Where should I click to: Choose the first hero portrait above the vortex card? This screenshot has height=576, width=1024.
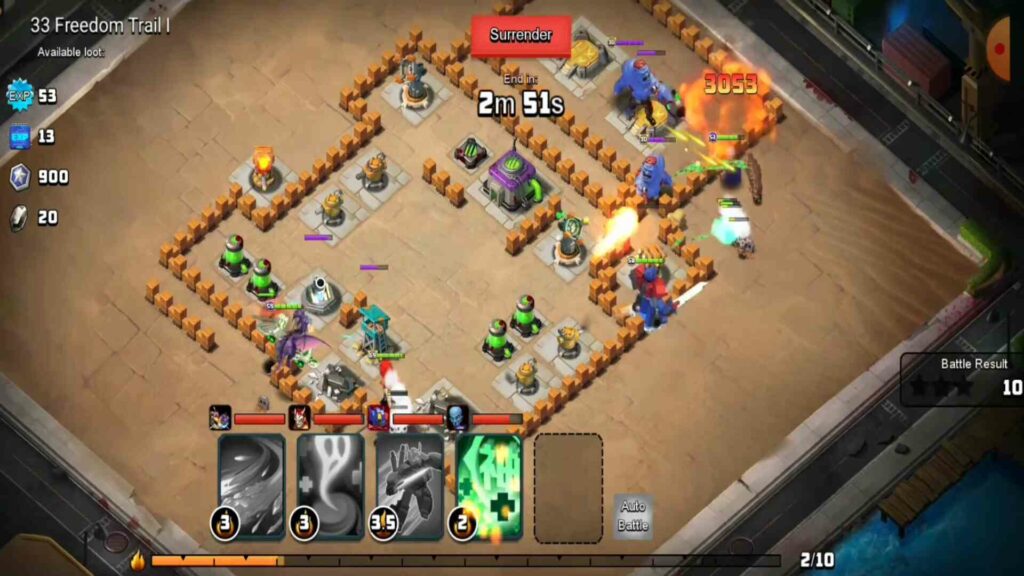(x=220, y=418)
